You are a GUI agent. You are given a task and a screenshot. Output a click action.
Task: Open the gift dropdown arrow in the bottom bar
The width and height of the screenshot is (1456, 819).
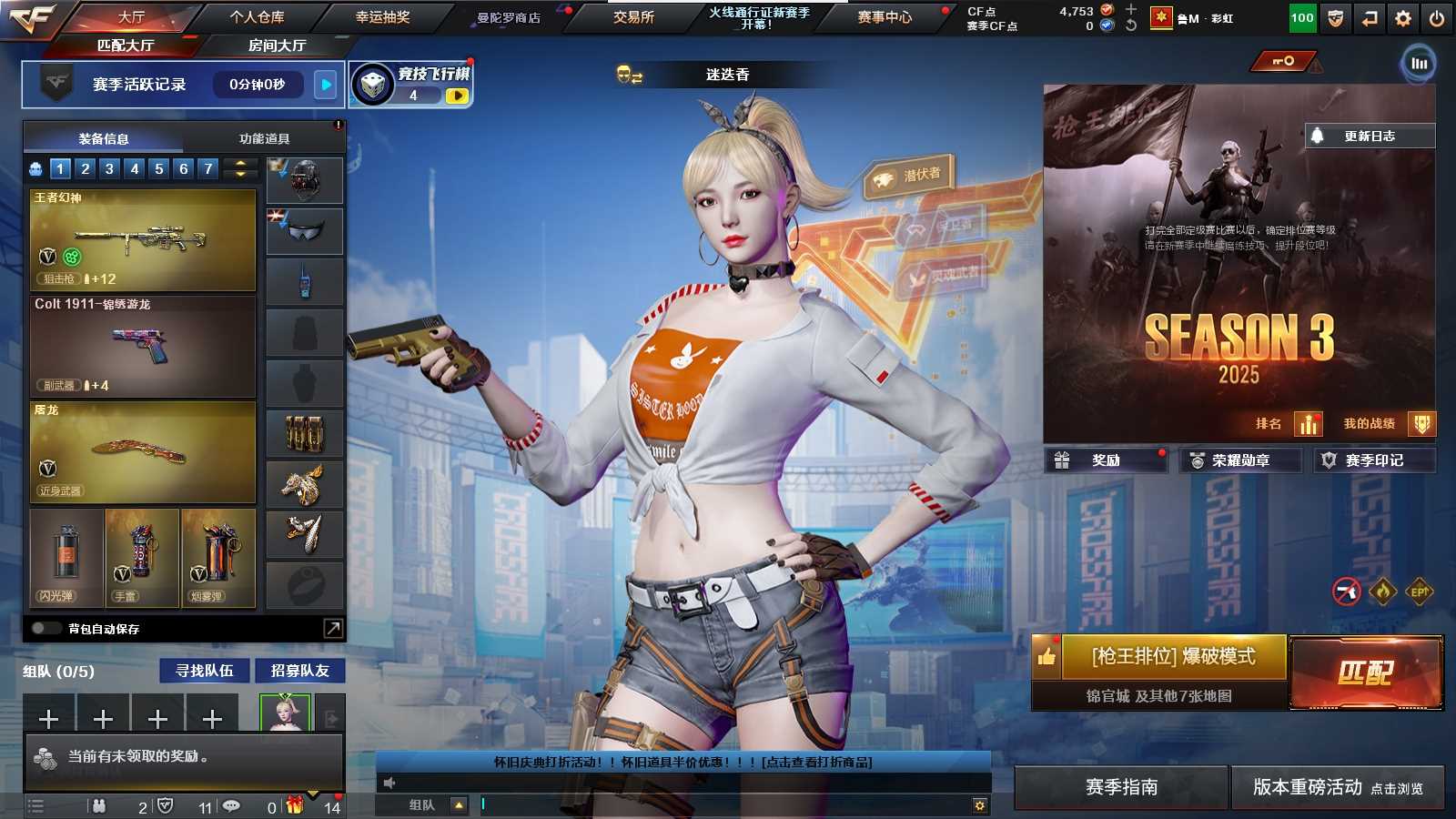[314, 794]
